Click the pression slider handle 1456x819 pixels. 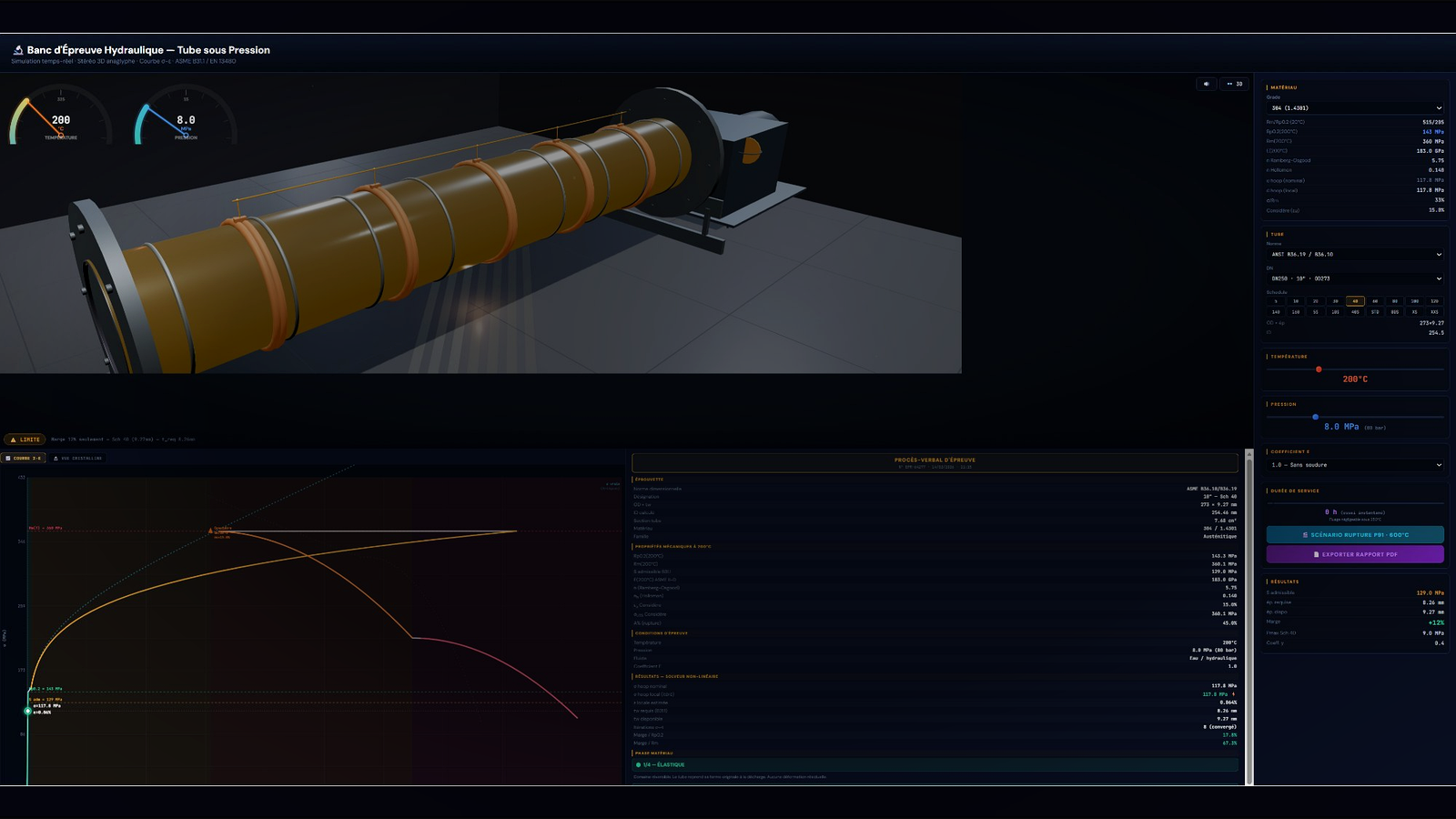1317,416
